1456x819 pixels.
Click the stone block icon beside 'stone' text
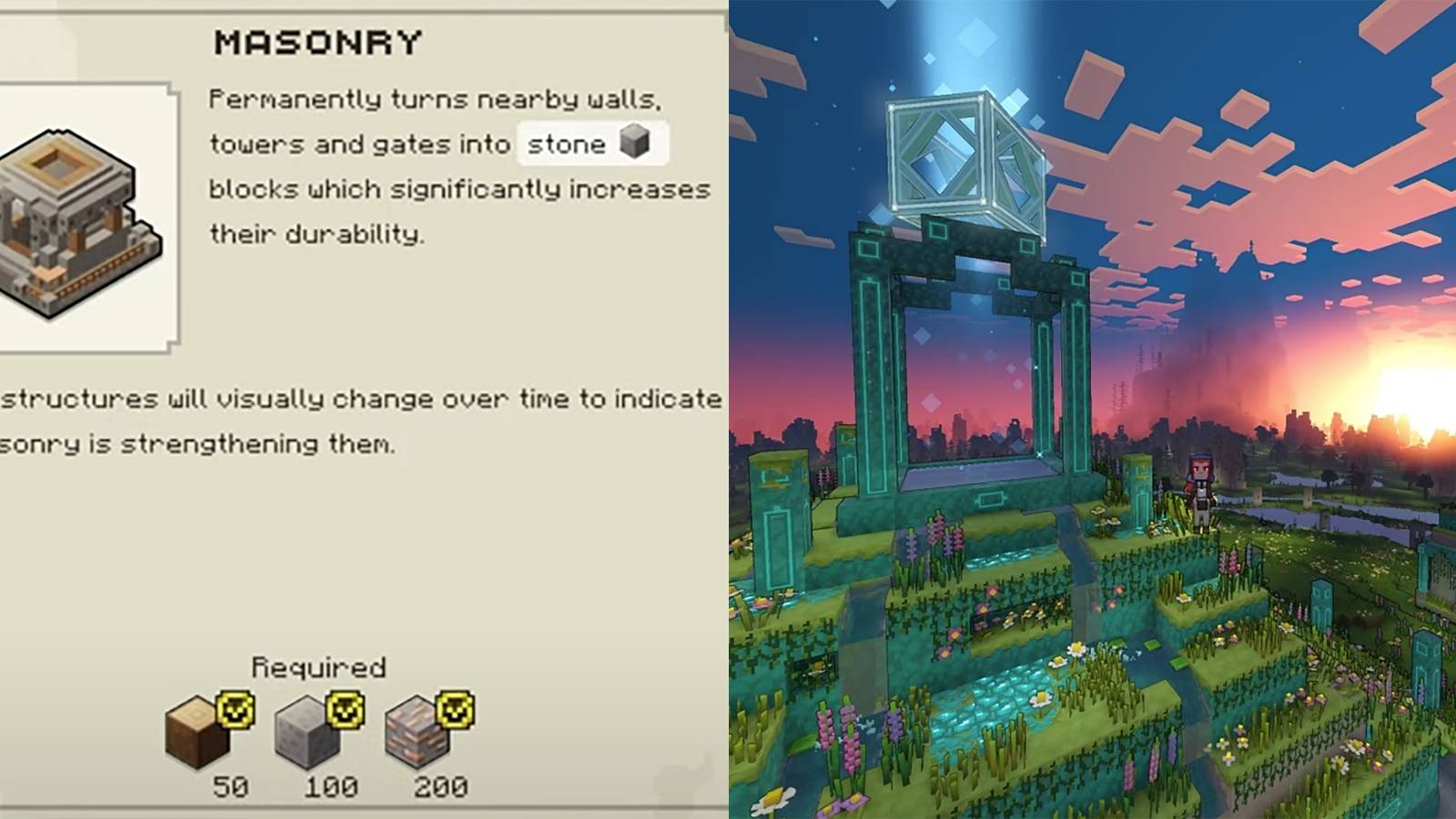click(635, 143)
